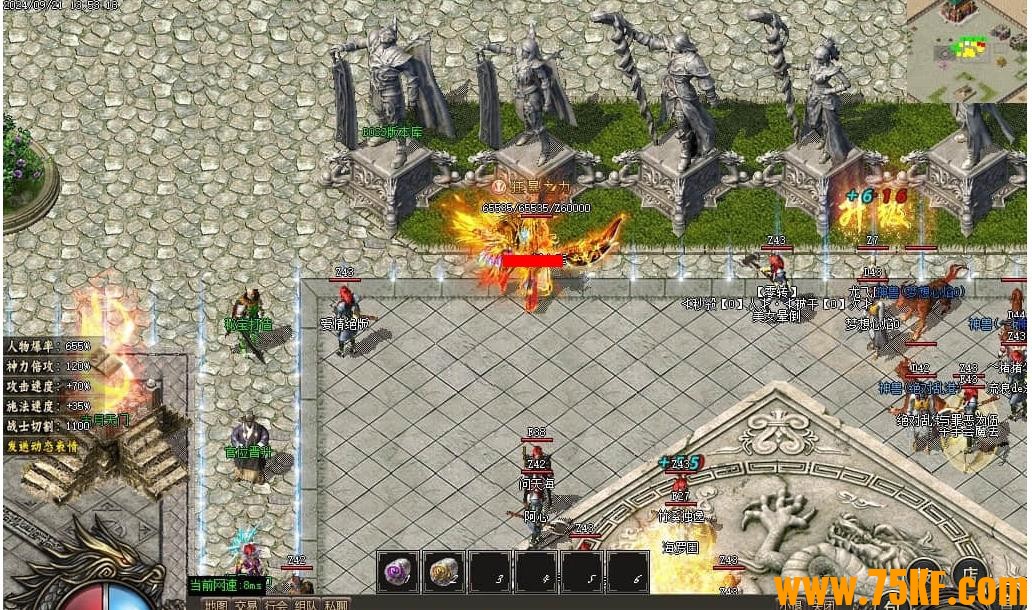1032x610 pixels.
Task: Open the 地图 map tab
Action: click(216, 604)
